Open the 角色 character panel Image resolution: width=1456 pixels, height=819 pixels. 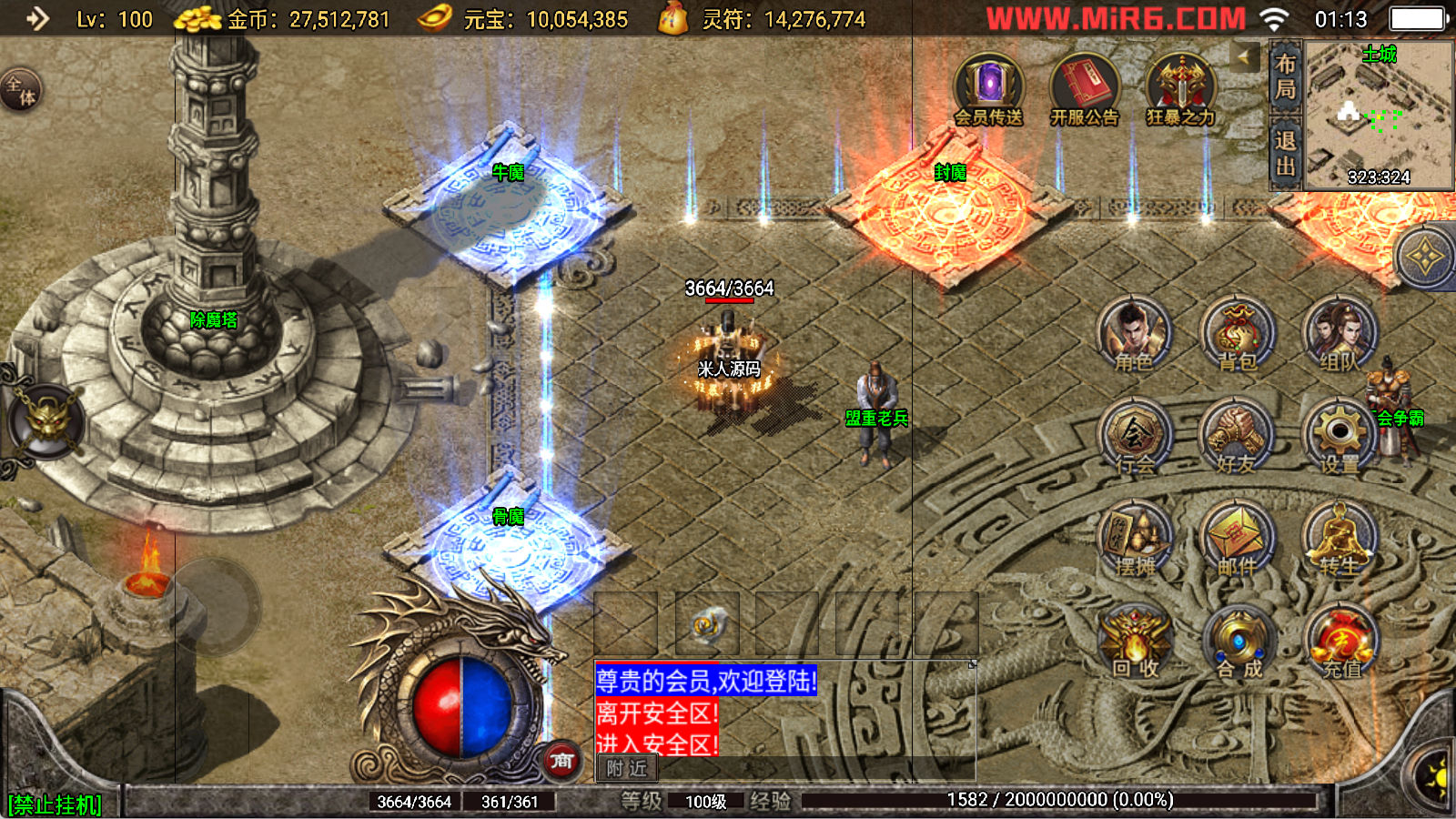click(x=1133, y=334)
